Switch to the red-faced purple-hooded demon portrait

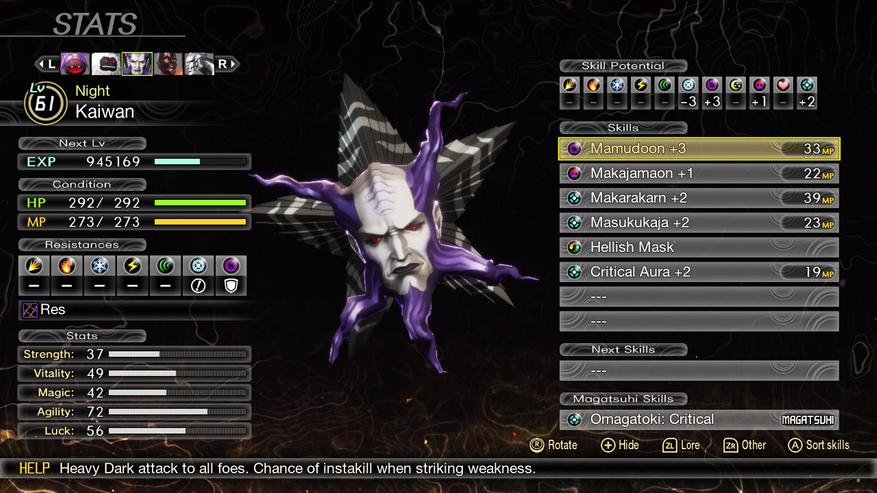click(76, 64)
